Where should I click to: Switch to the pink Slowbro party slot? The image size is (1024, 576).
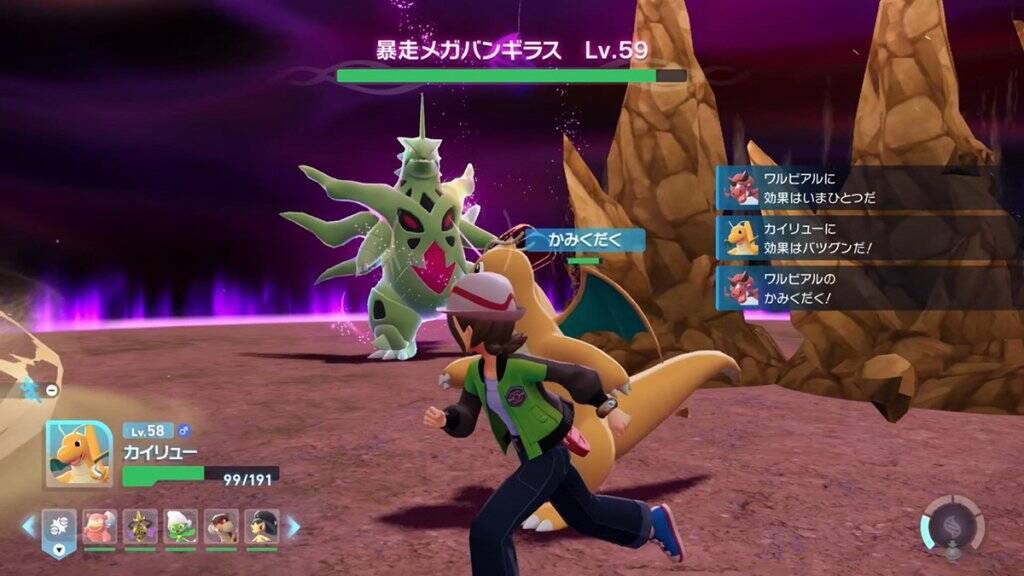coord(99,526)
